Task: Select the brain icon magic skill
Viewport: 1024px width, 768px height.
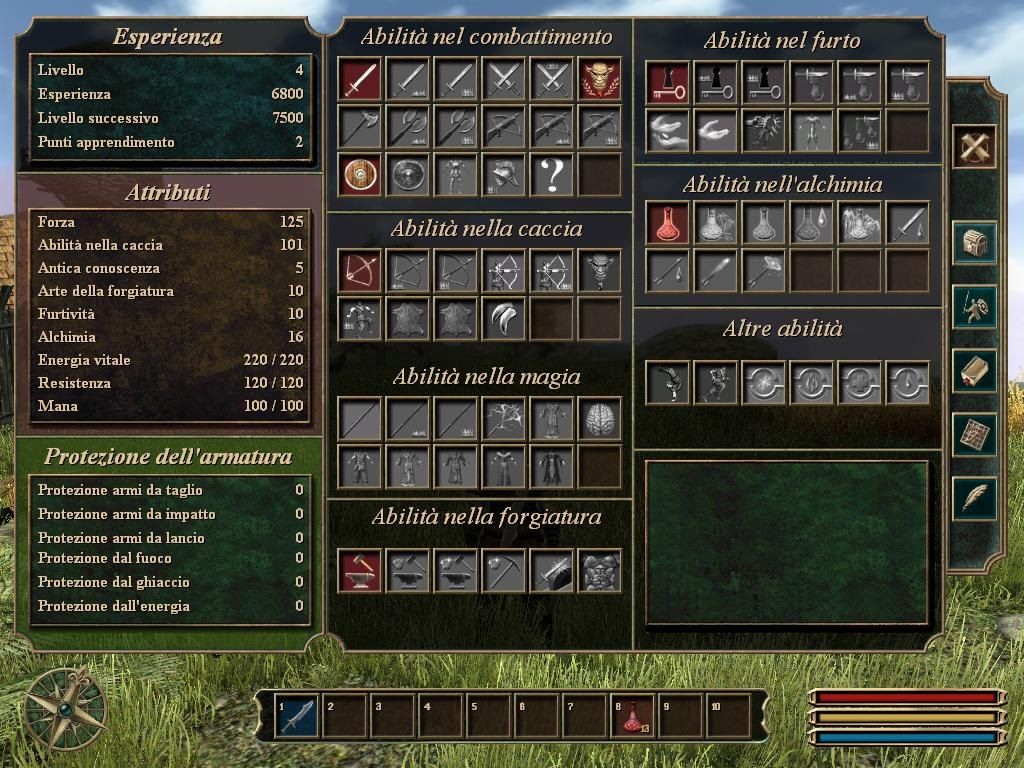Action: pos(599,418)
